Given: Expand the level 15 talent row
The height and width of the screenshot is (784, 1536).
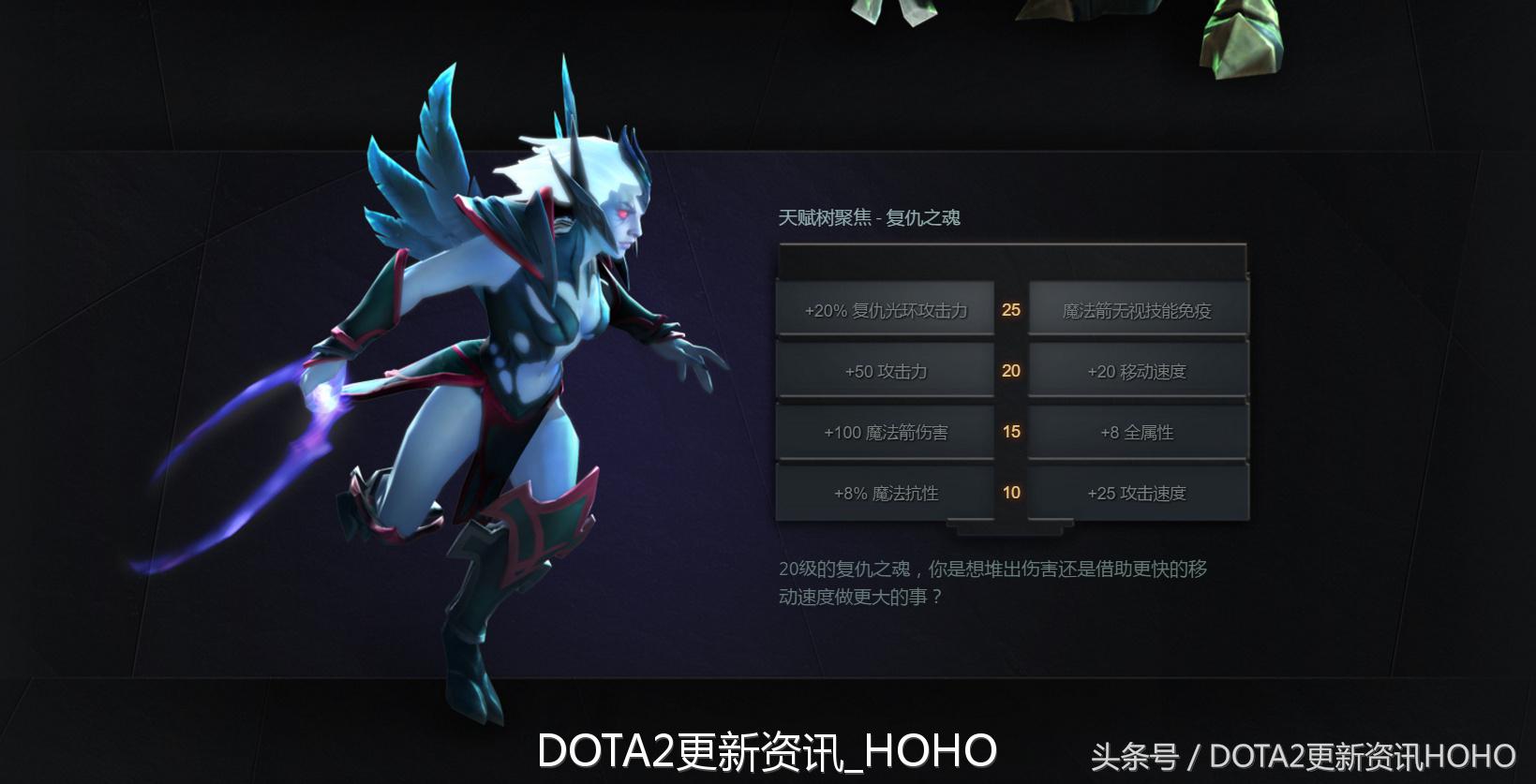Looking at the screenshot, I should [x=1010, y=432].
